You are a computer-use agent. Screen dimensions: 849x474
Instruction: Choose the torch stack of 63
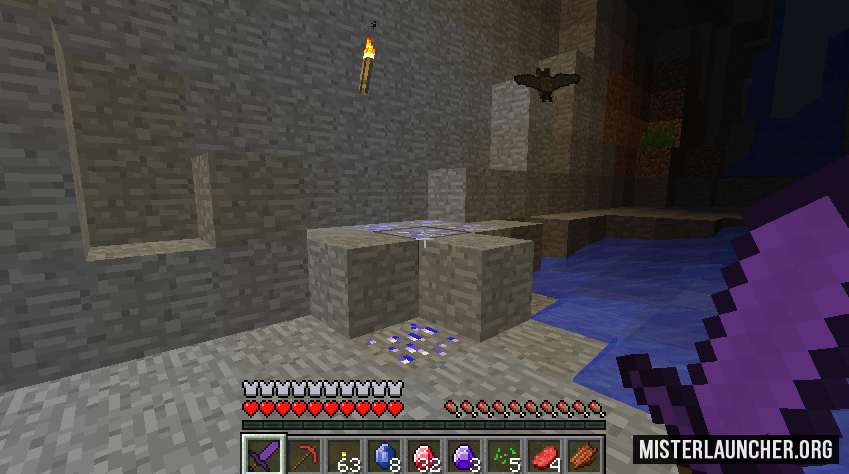point(344,455)
